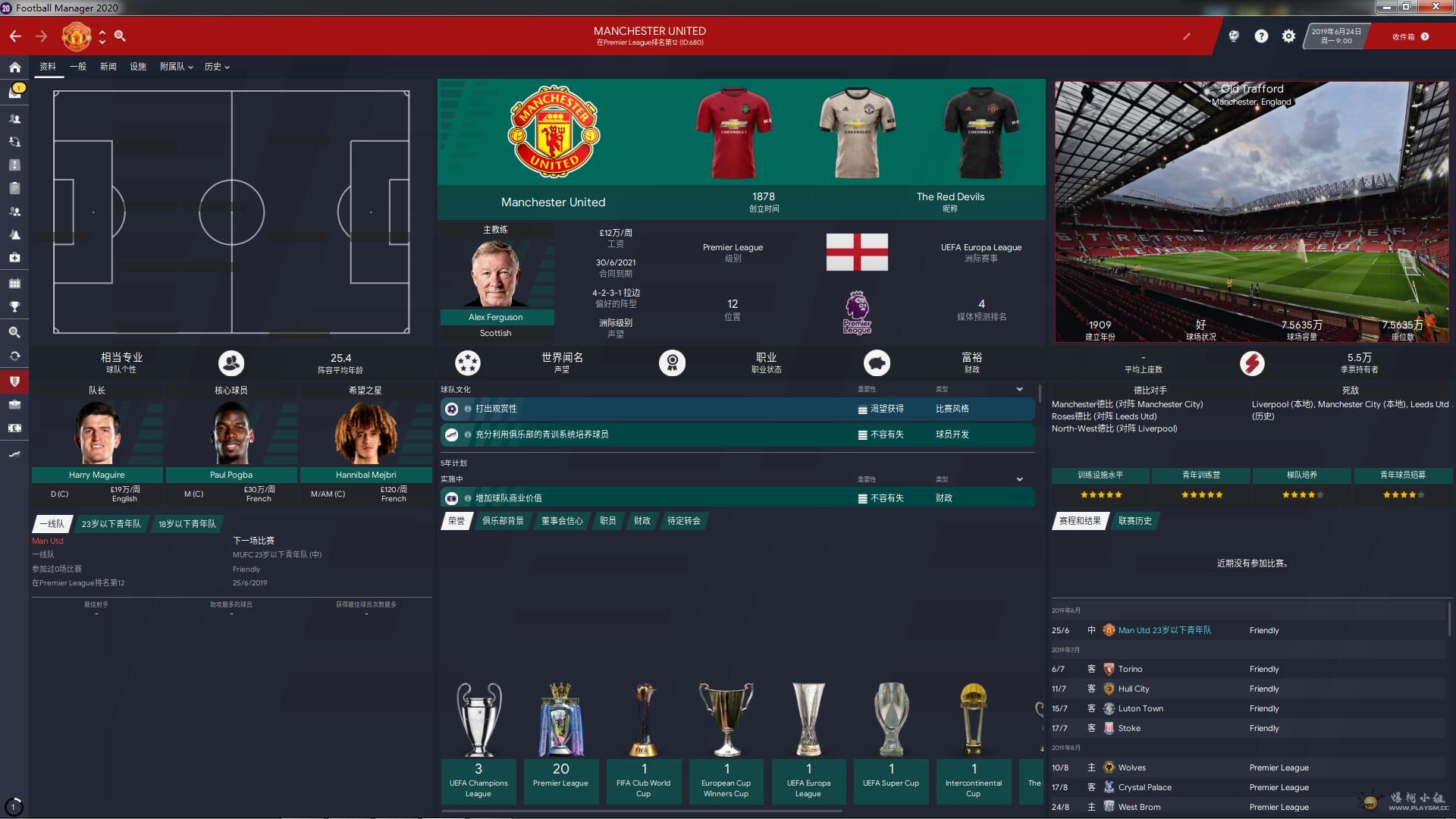Open the 设施 tab
1456x819 pixels.
(x=137, y=67)
